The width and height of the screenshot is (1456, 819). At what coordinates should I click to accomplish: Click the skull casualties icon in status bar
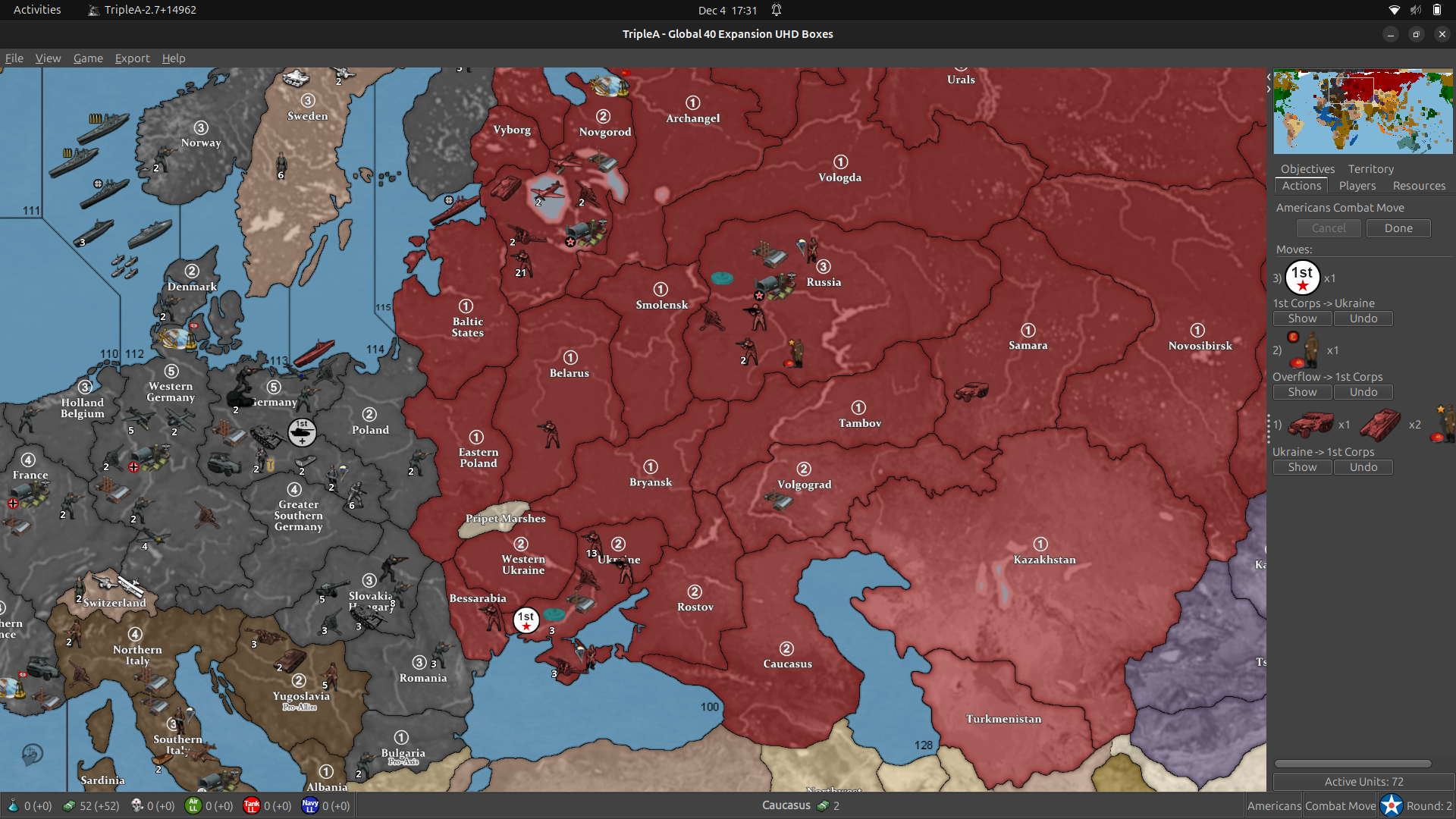point(138,805)
